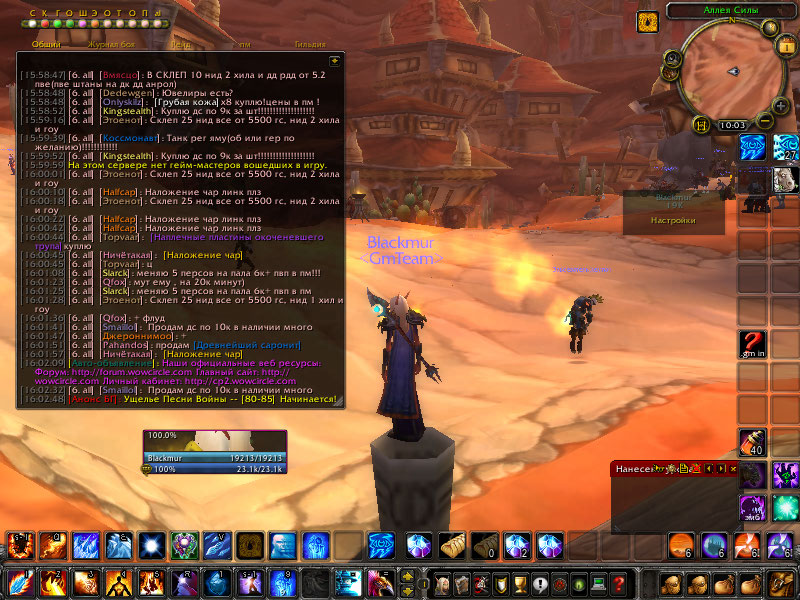Click the golden square icon left of the zone name
The height and width of the screenshot is (600, 800).
647,19
